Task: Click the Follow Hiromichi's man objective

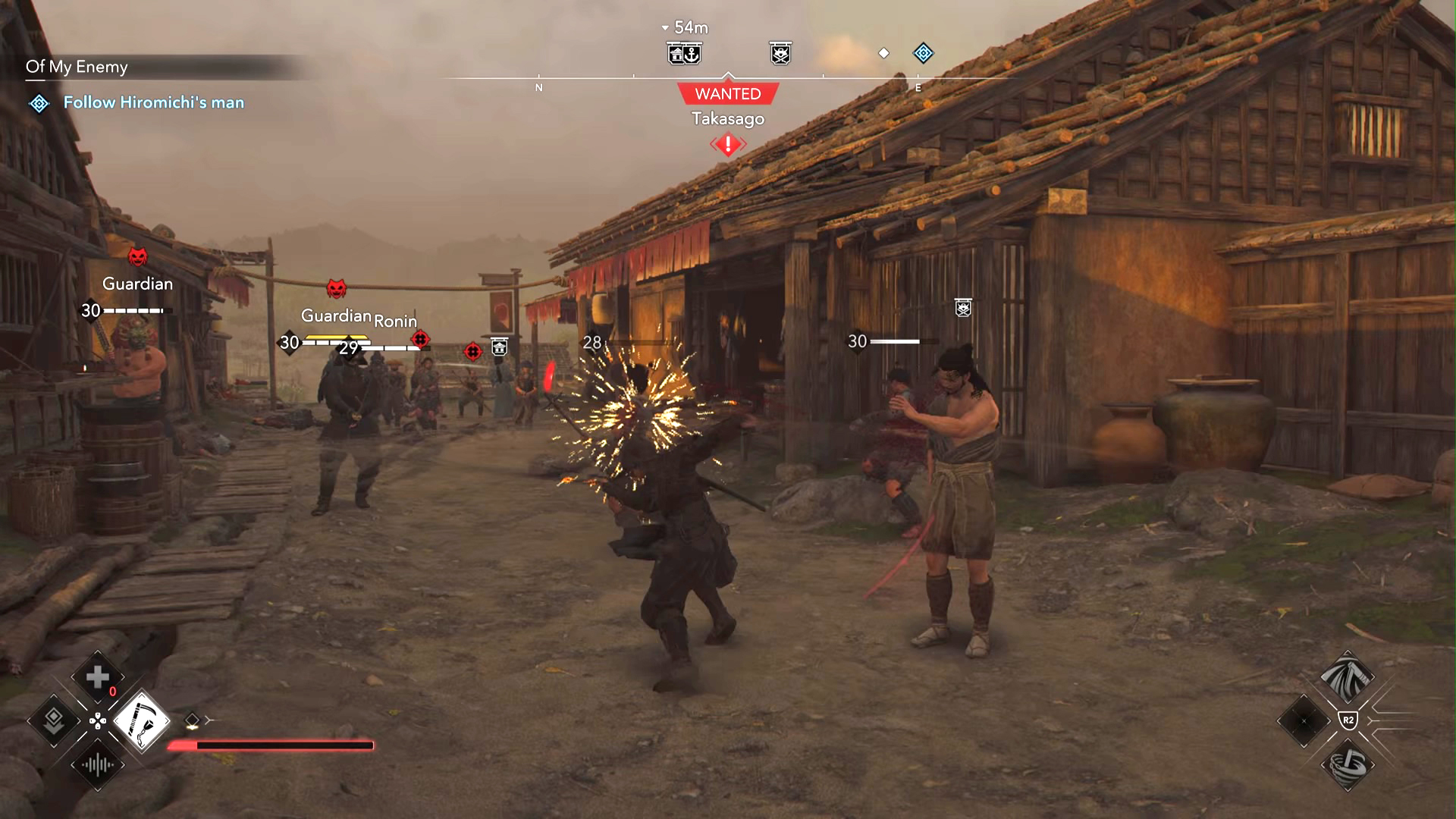Action: pos(153,102)
